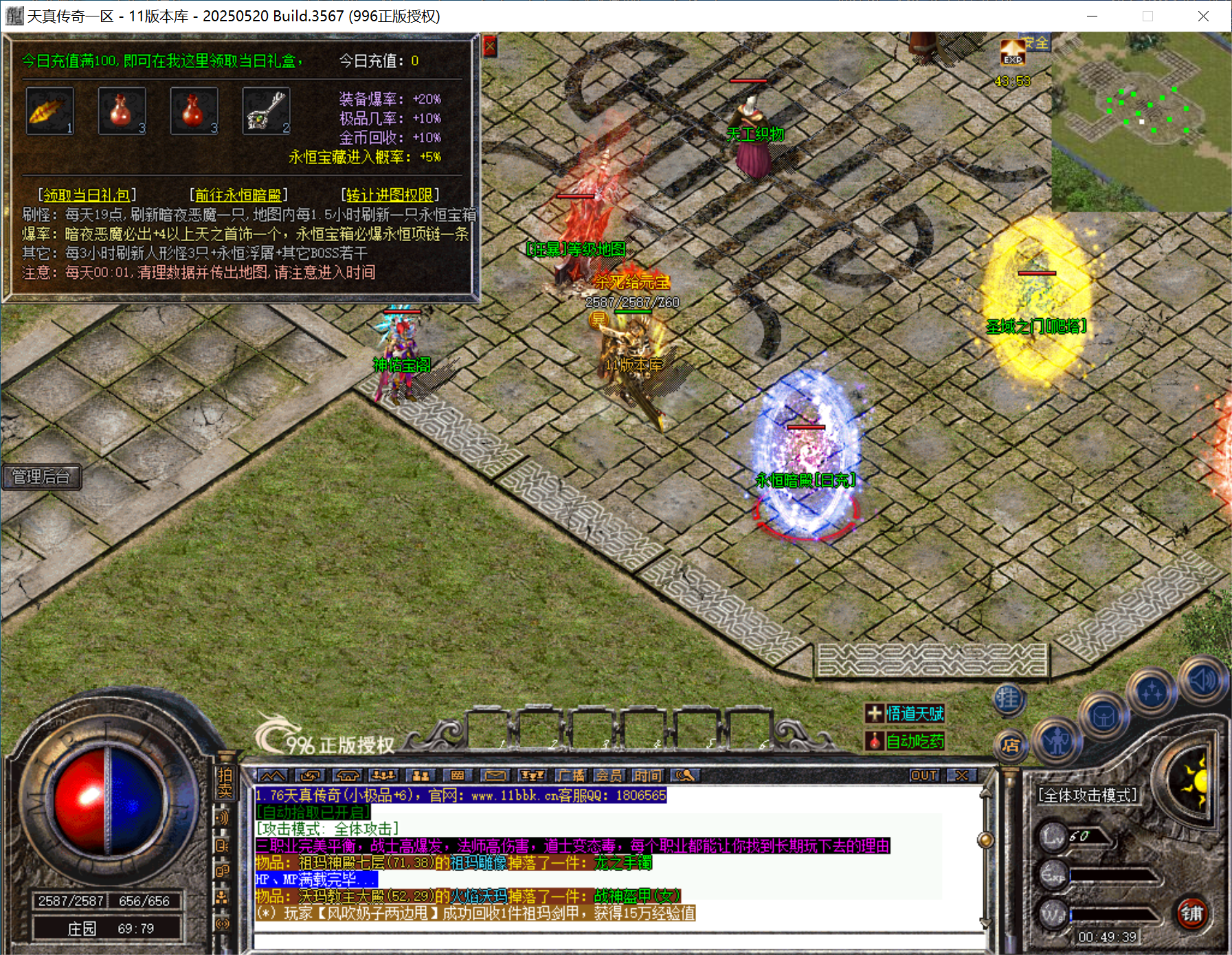This screenshot has height=955, width=1232.
Task: Toggle 自动吃药 auto-potion button
Action: [905, 741]
